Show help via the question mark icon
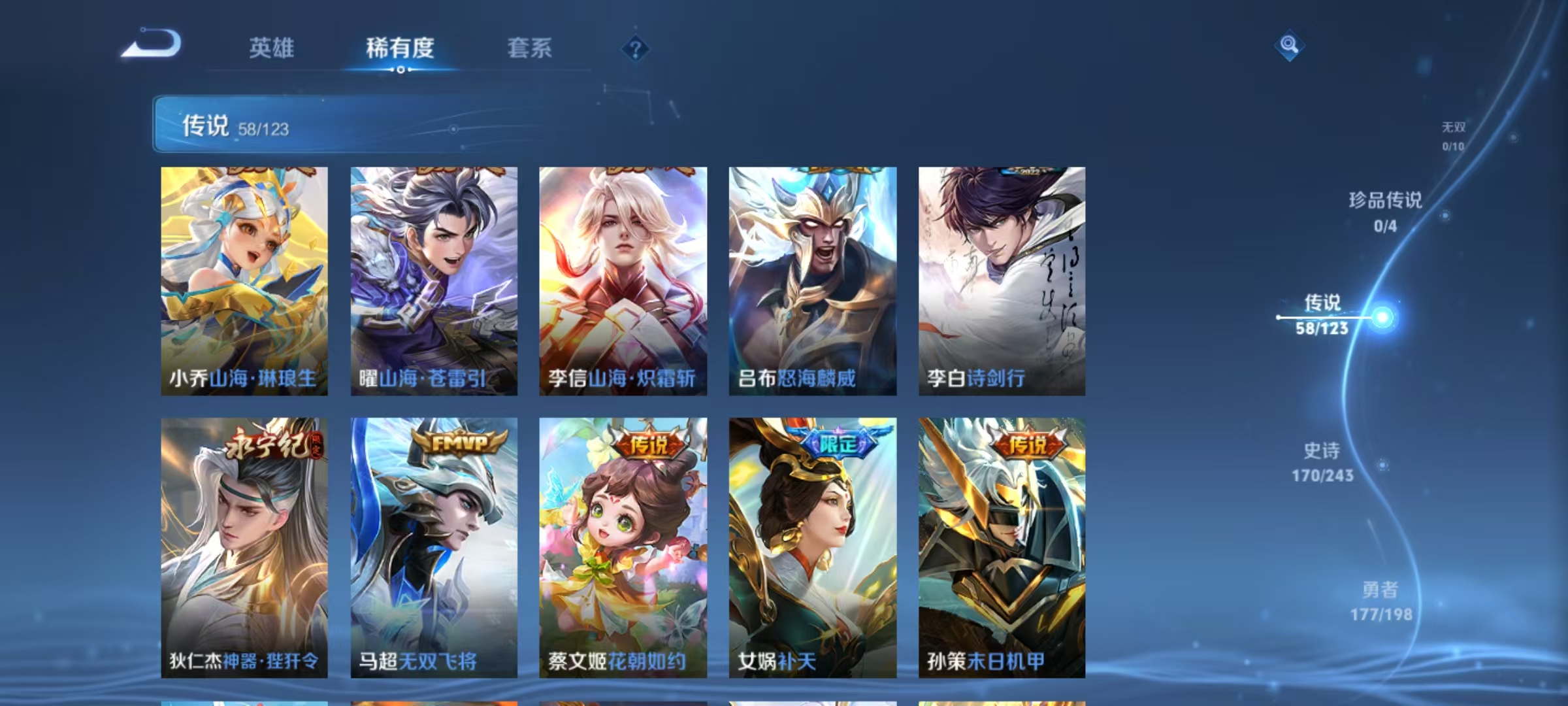 (635, 48)
